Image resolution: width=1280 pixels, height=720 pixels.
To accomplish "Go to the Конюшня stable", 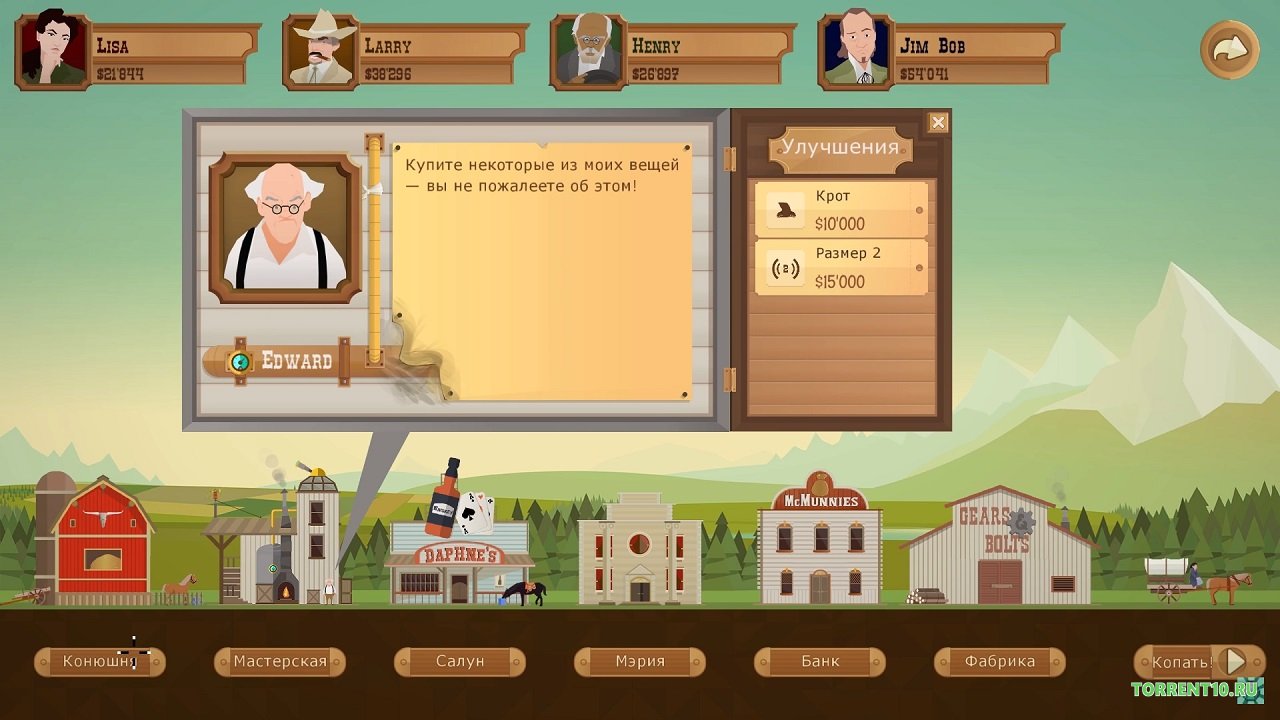I will pos(100,661).
